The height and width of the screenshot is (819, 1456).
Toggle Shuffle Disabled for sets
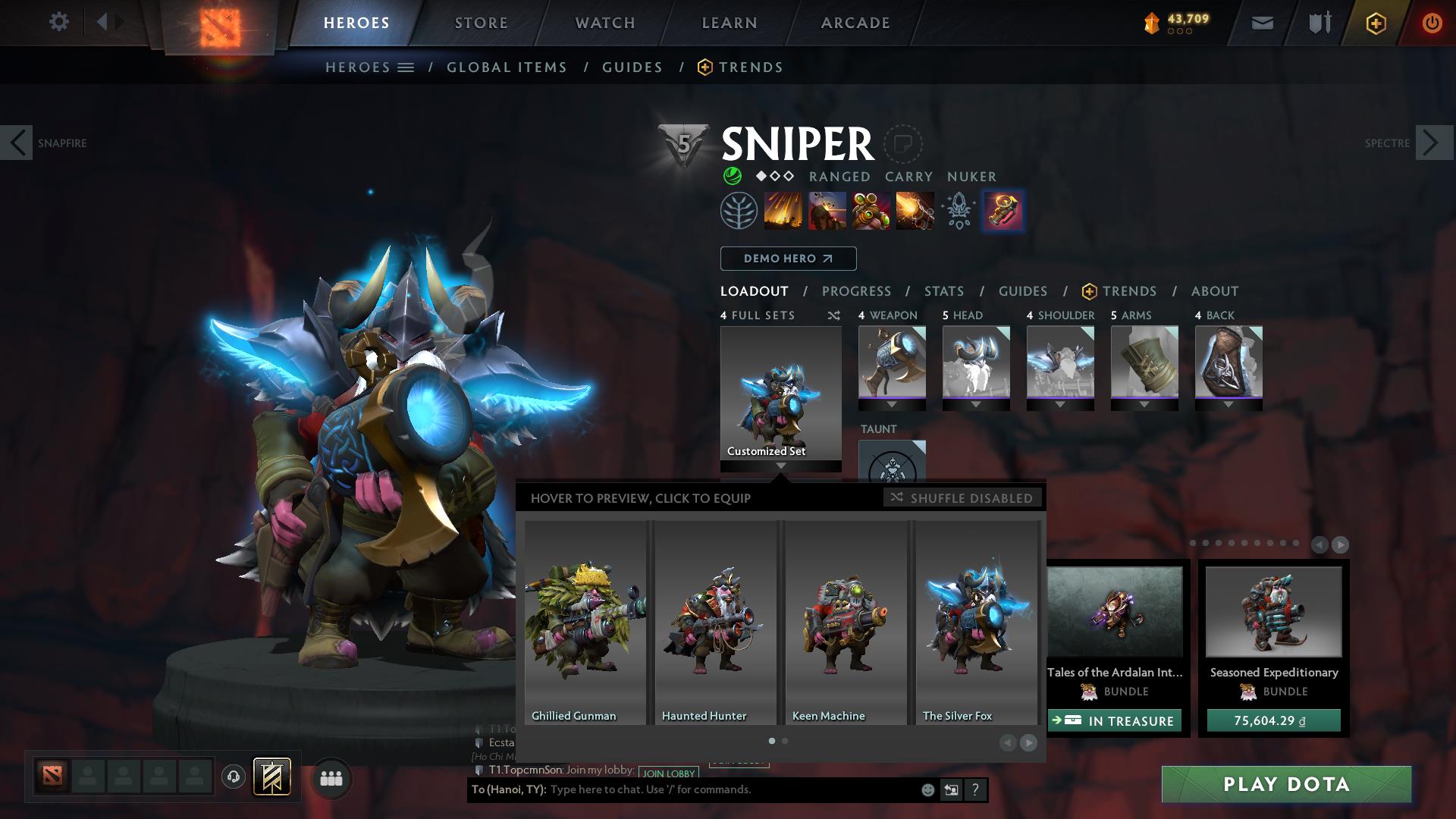[x=962, y=498]
